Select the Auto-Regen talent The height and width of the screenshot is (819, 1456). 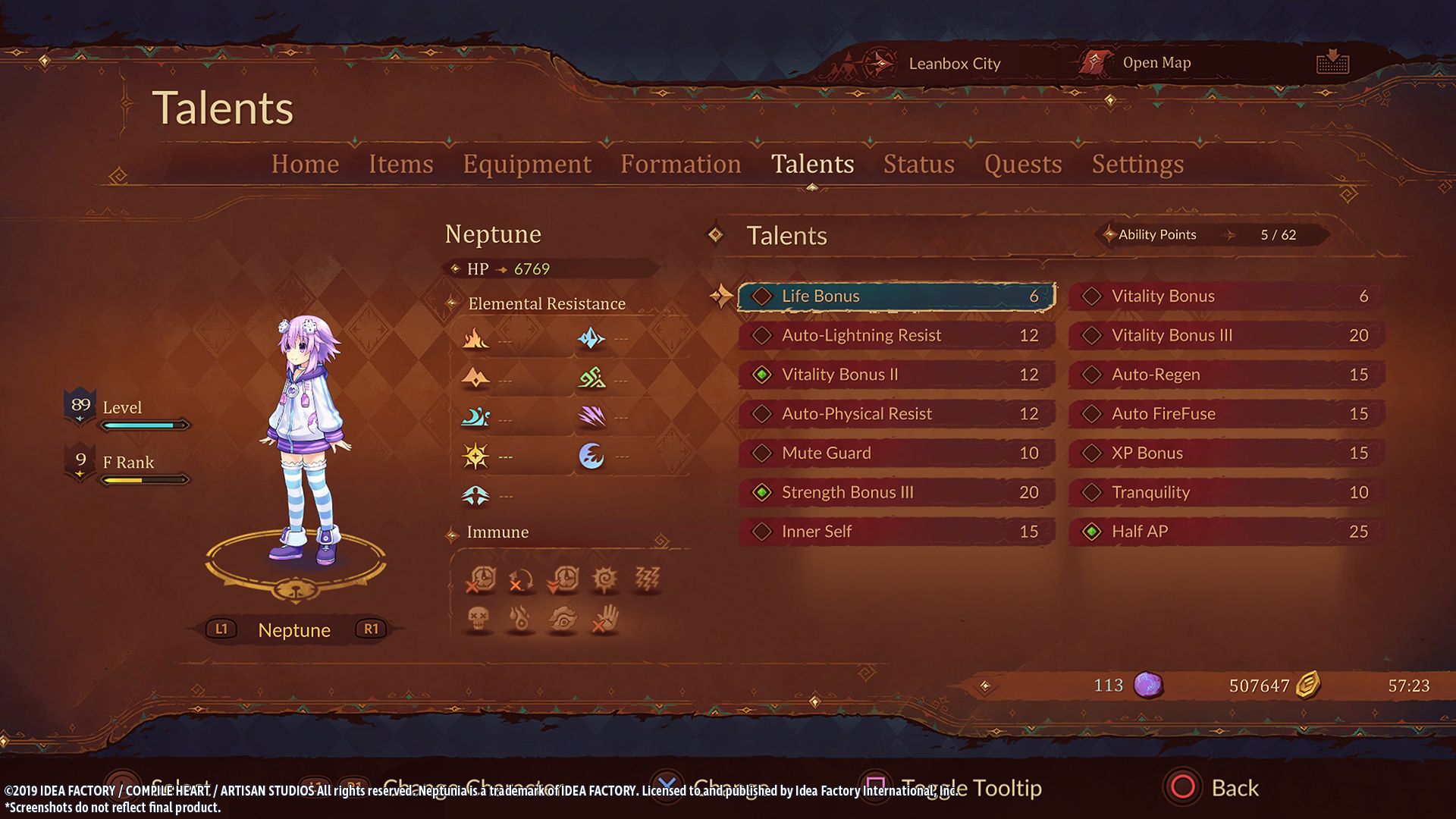pos(1226,375)
